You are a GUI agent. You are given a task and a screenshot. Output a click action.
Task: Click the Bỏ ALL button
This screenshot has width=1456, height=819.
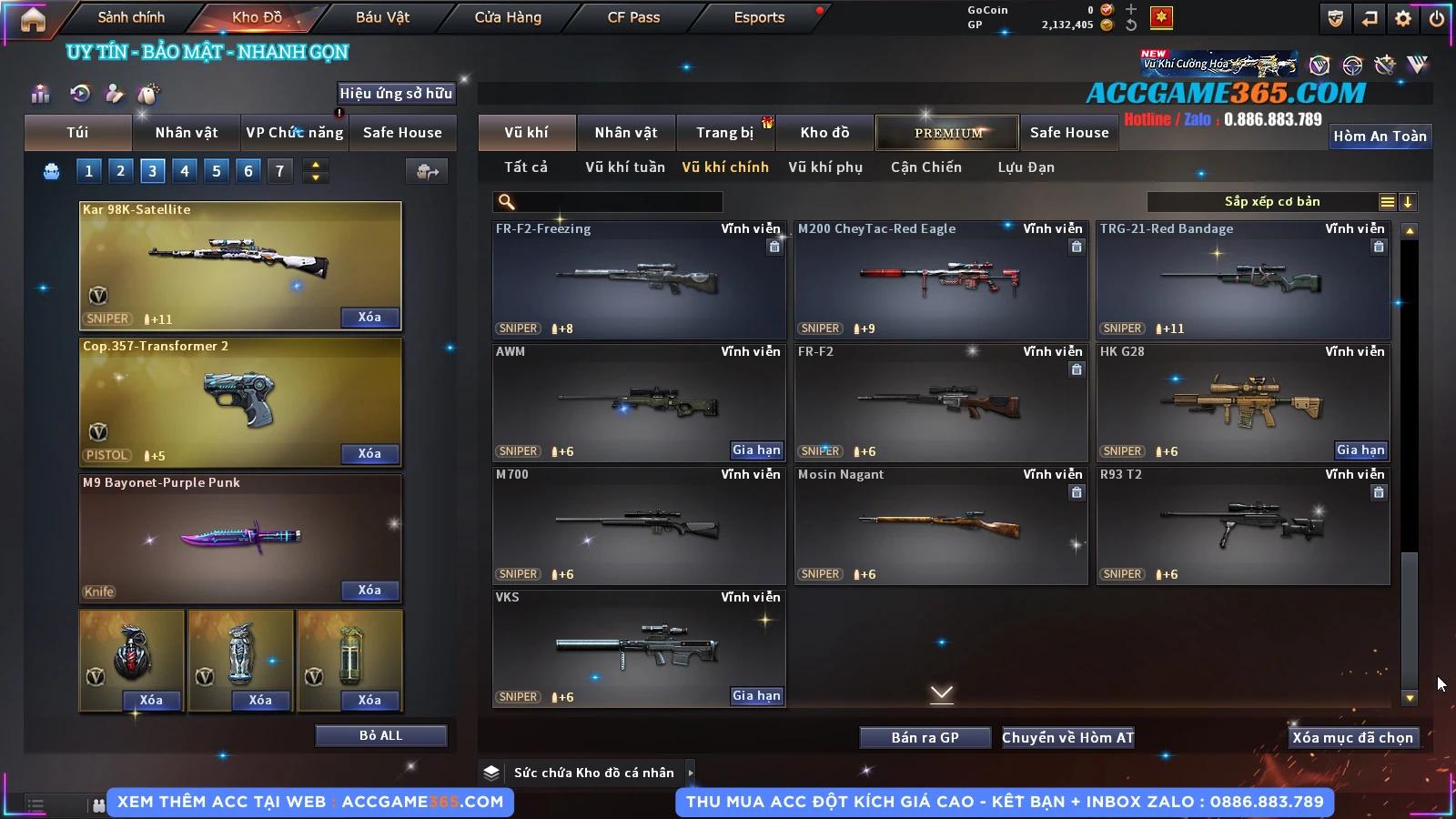[380, 735]
